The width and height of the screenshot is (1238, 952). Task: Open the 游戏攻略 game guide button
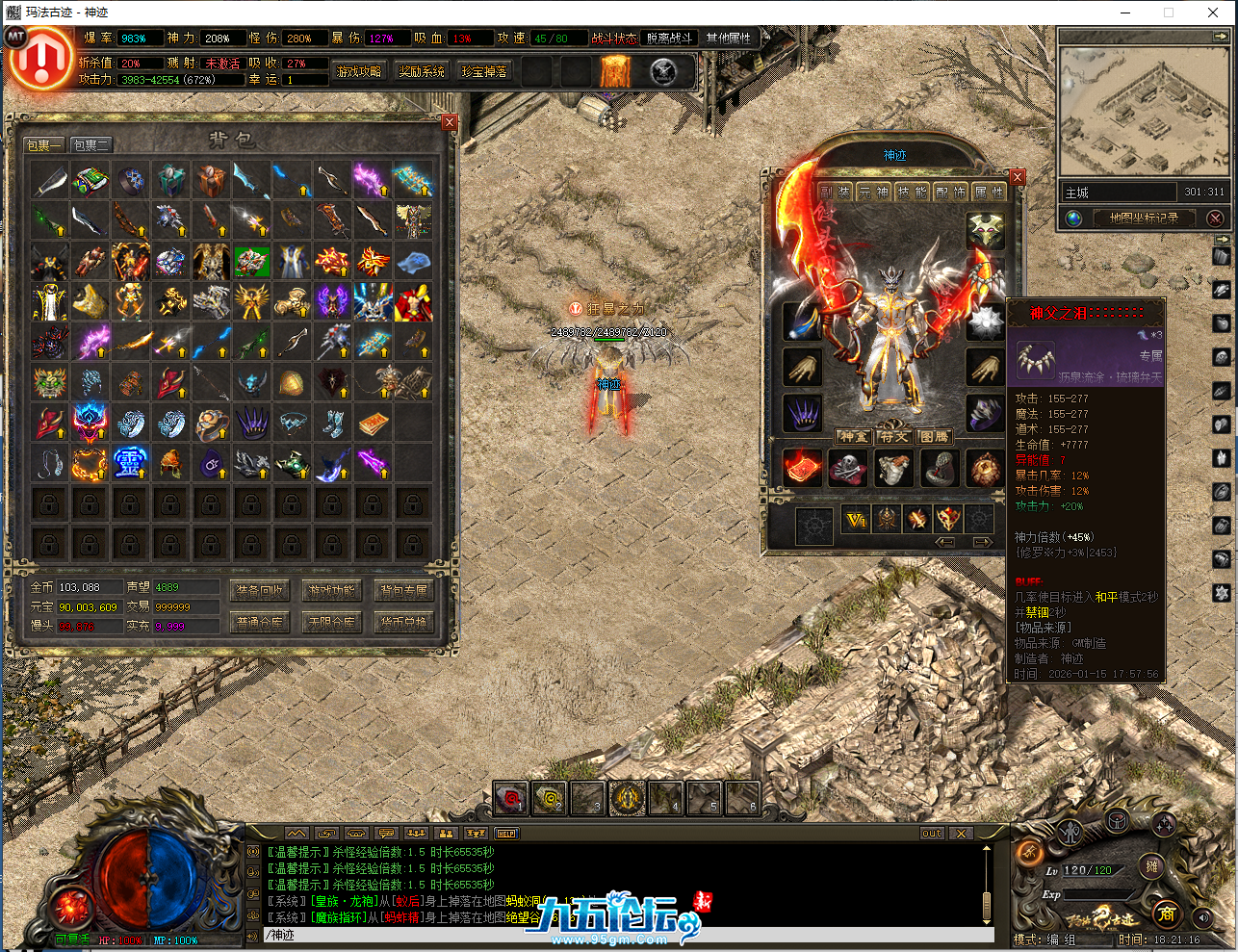[x=358, y=72]
